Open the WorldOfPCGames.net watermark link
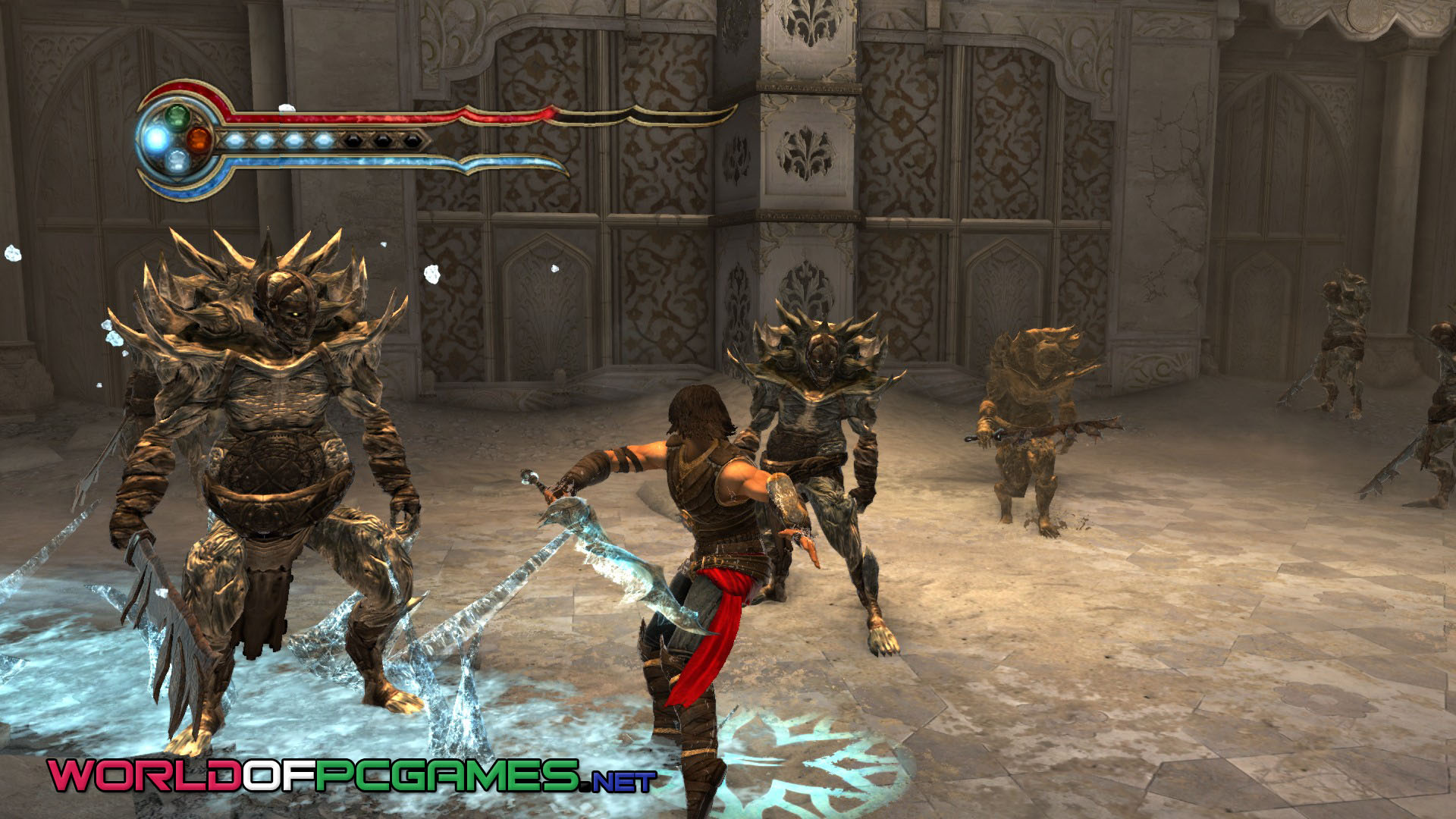Image resolution: width=1456 pixels, height=819 pixels. (352, 775)
